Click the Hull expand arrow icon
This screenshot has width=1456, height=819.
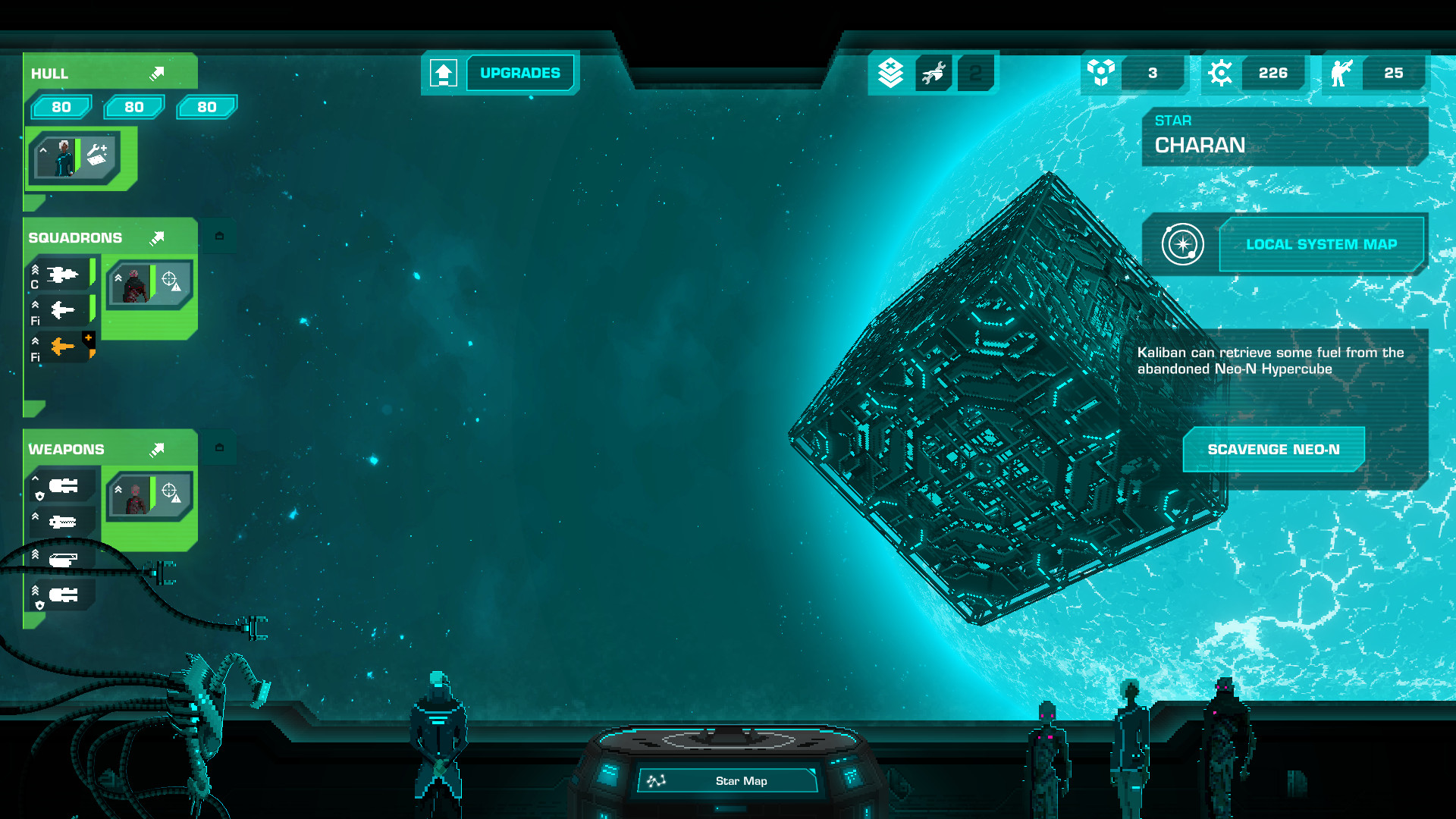(x=157, y=73)
